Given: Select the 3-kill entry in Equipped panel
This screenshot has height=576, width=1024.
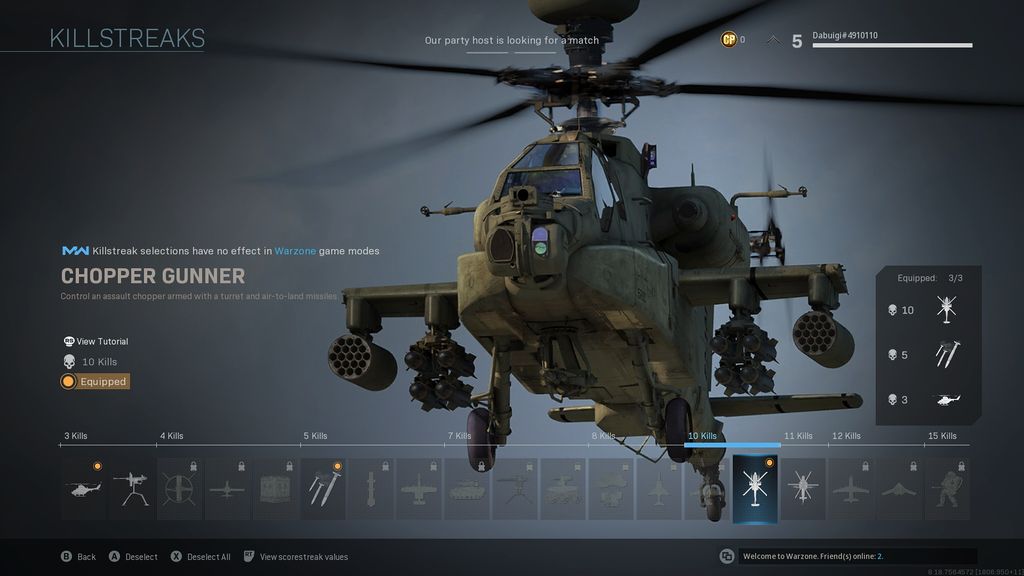Looking at the screenshot, I should click(928, 400).
